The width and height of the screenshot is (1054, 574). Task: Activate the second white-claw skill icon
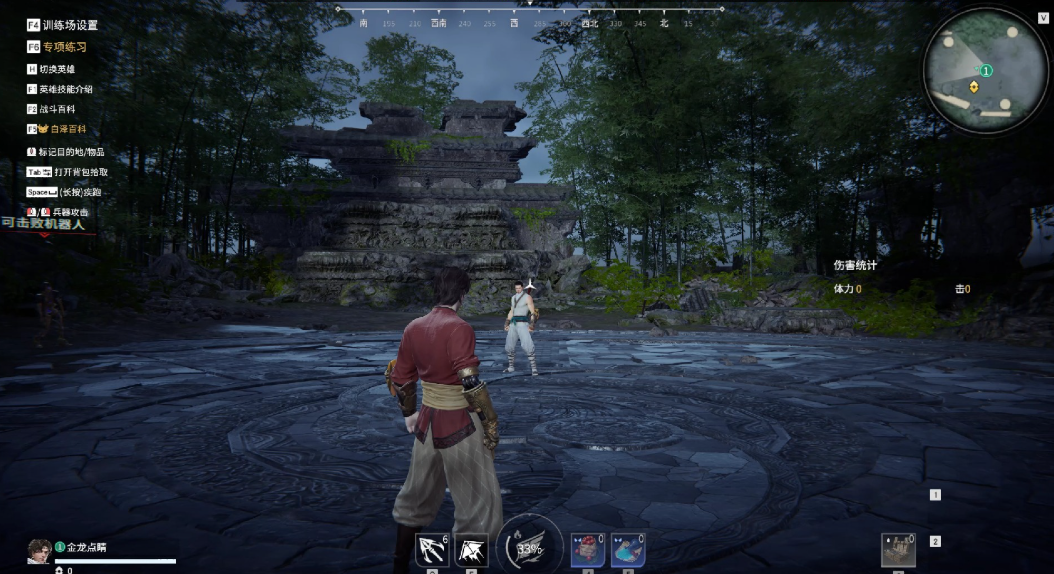(471, 549)
